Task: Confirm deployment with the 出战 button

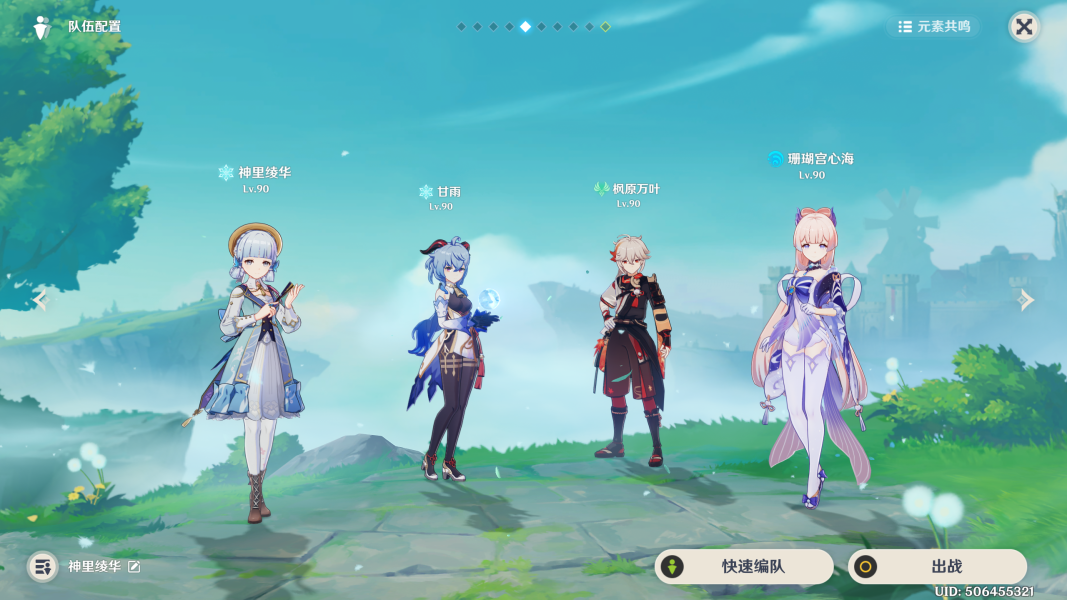Action: click(937, 567)
